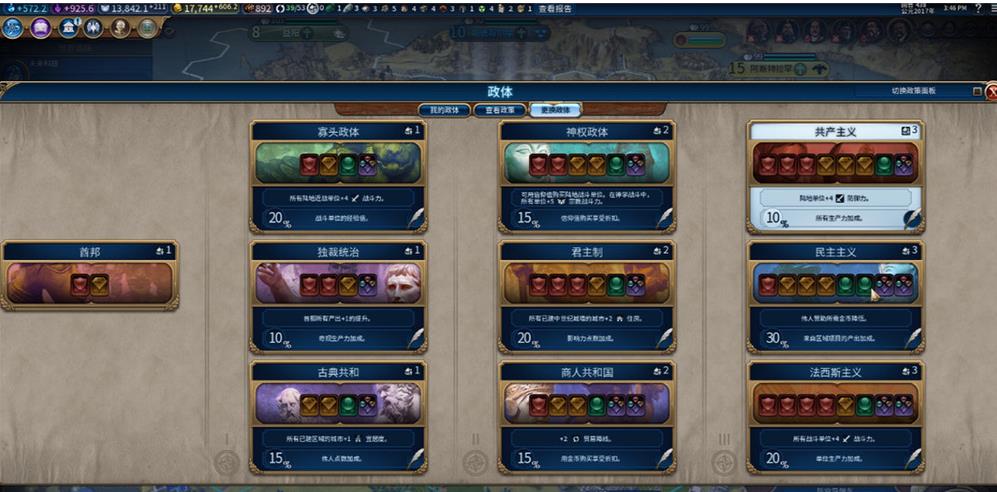Open the purple culture civics tree icon

pyautogui.click(x=41, y=28)
